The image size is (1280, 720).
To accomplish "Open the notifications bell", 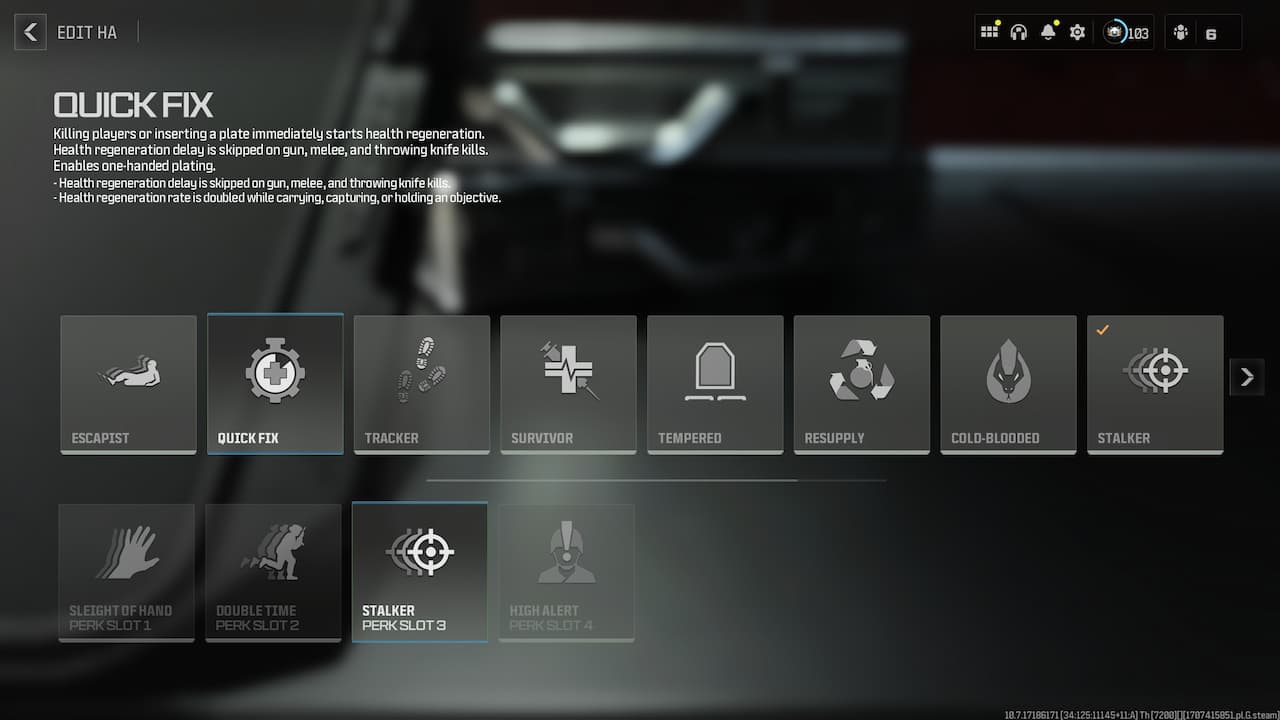I will [1047, 31].
